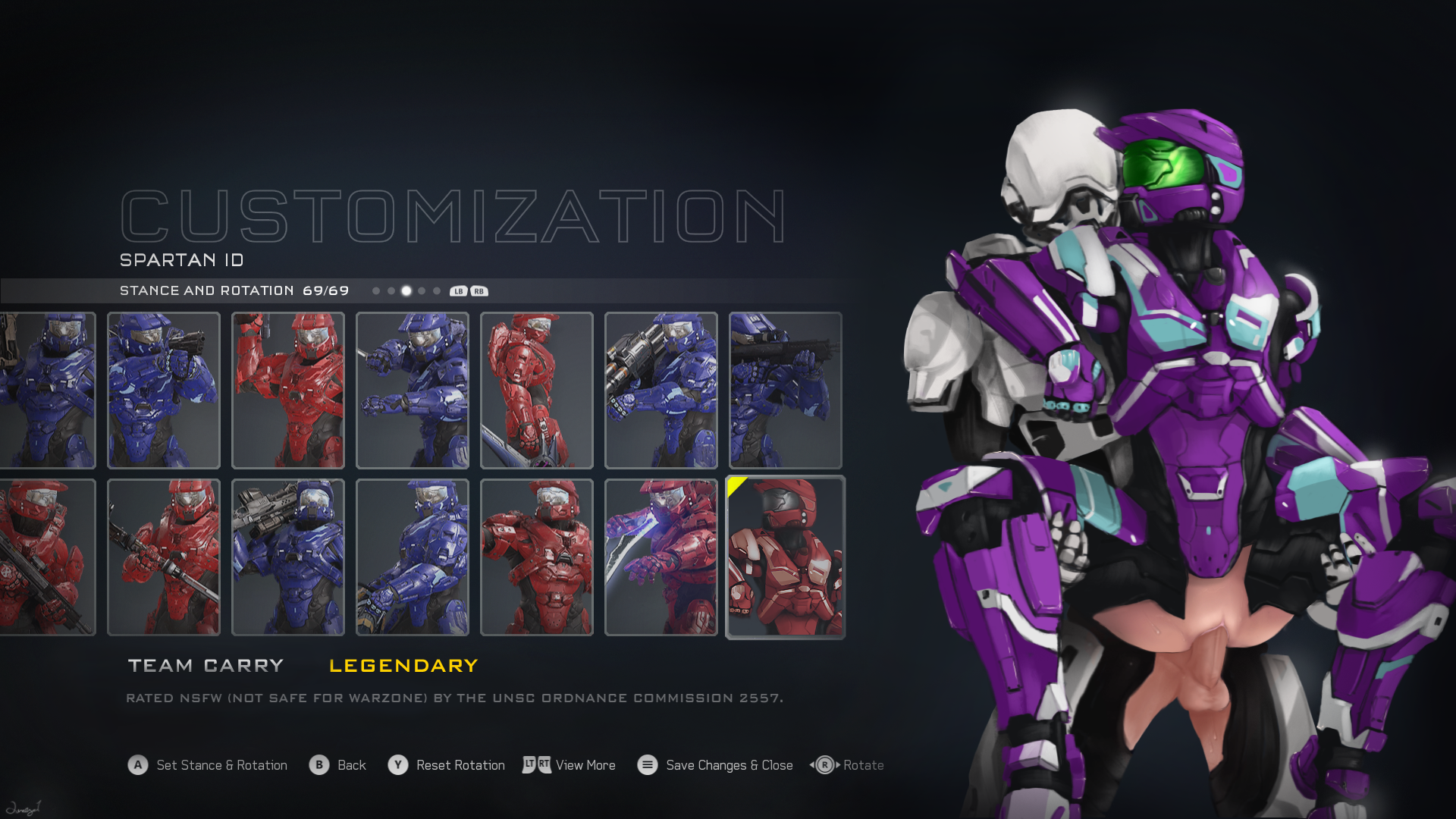
Task: Choose the red side-on Spartan with lowered sword
Action: (537, 390)
